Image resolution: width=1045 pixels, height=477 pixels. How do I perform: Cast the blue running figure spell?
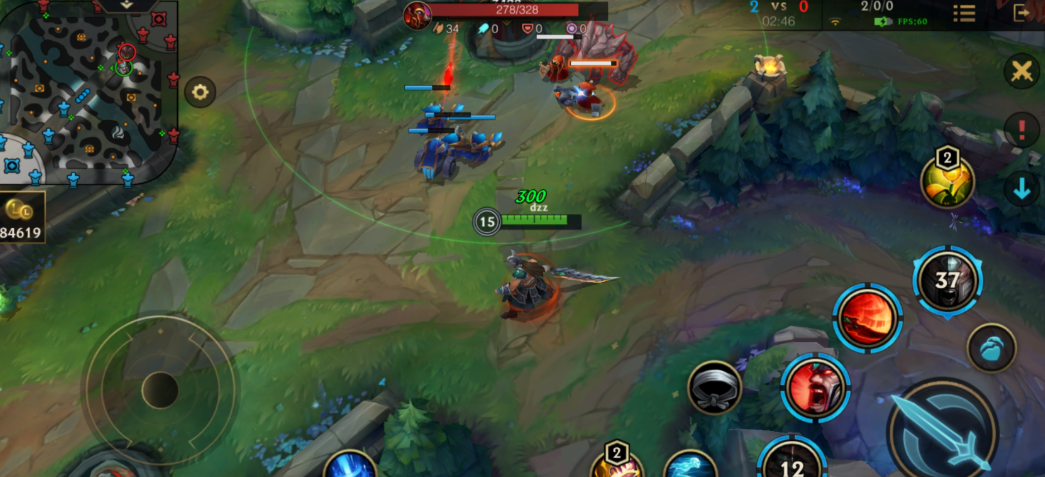point(691,465)
